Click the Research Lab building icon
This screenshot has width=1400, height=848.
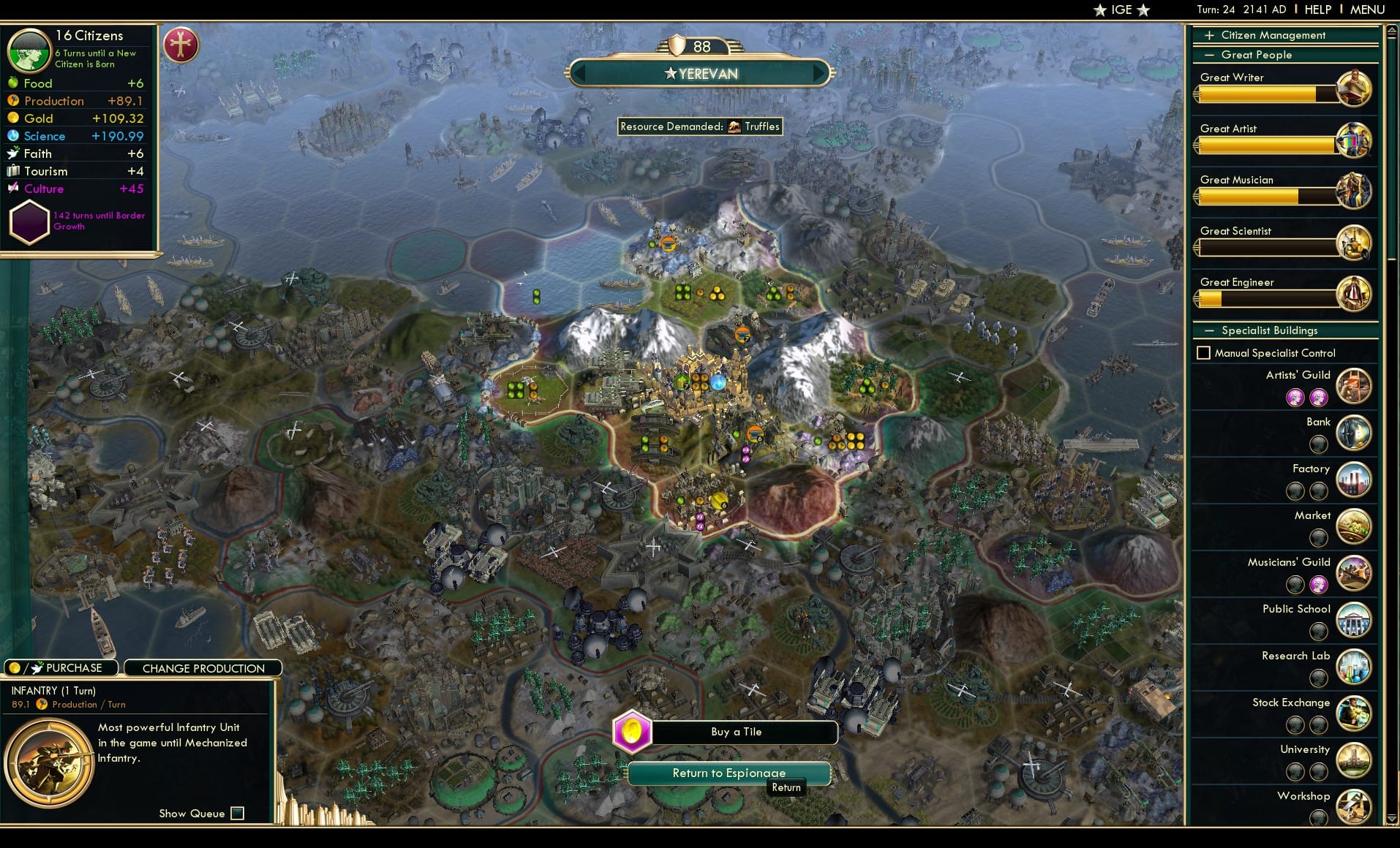(x=1355, y=667)
